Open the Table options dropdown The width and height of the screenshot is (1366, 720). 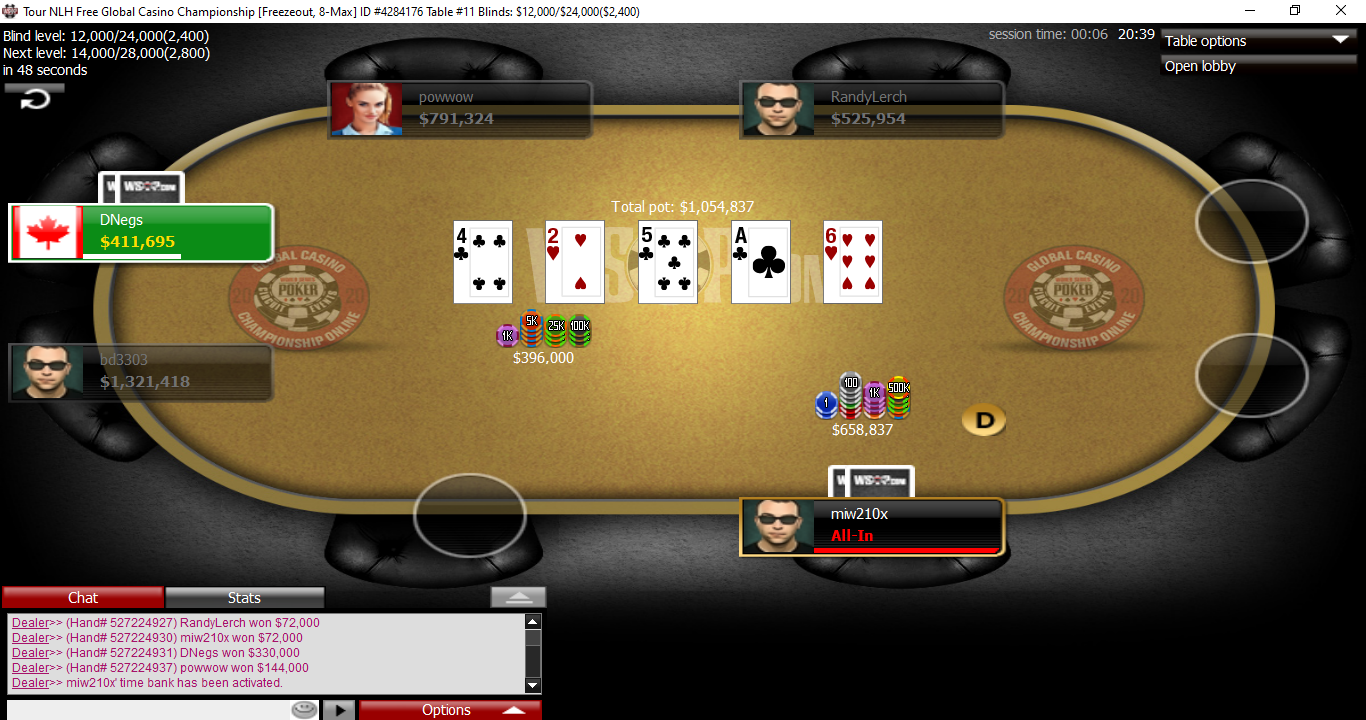coord(1257,41)
